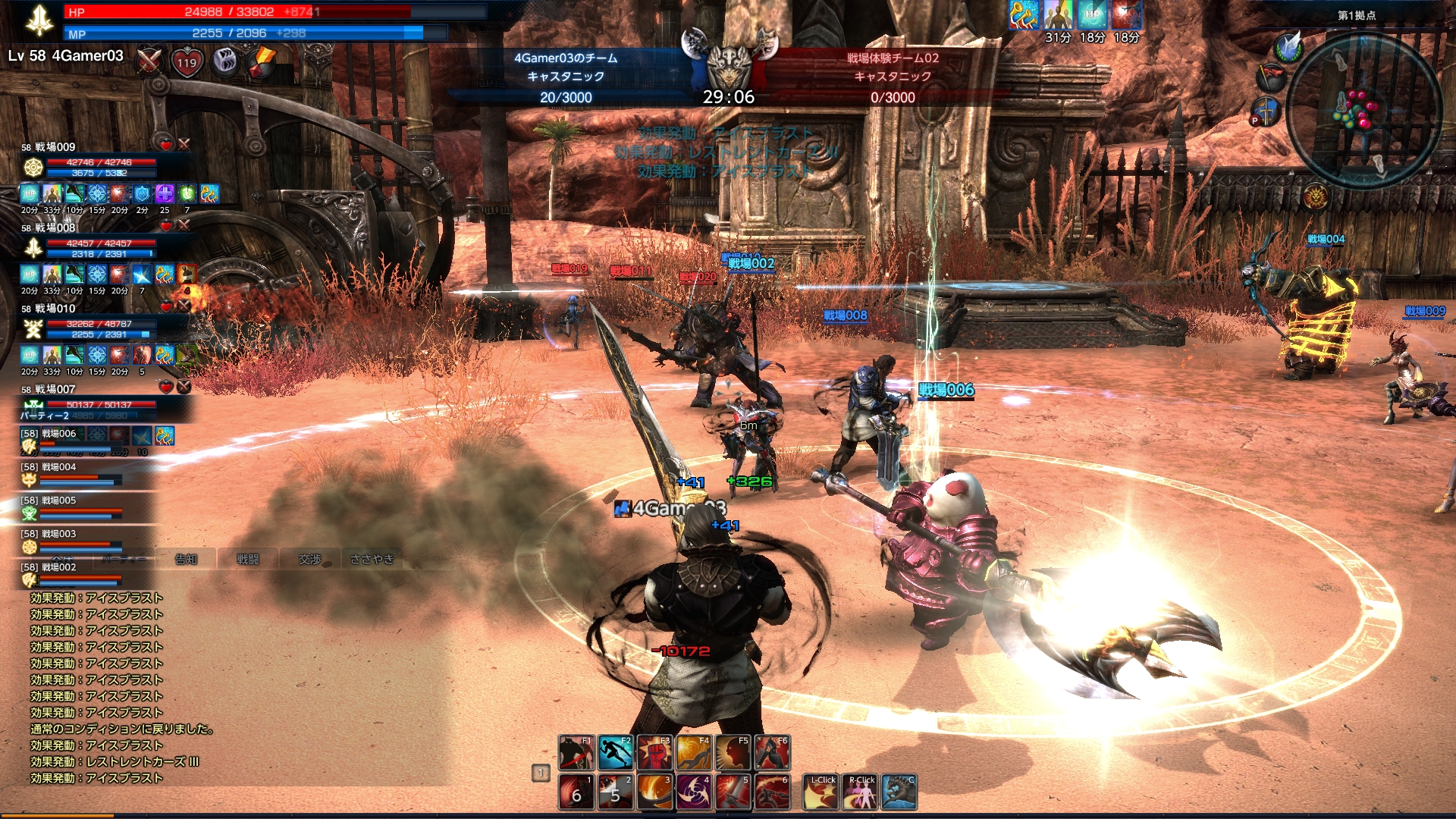Click the hotbar page number 1 button
The image size is (1456, 819).
pyautogui.click(x=541, y=773)
